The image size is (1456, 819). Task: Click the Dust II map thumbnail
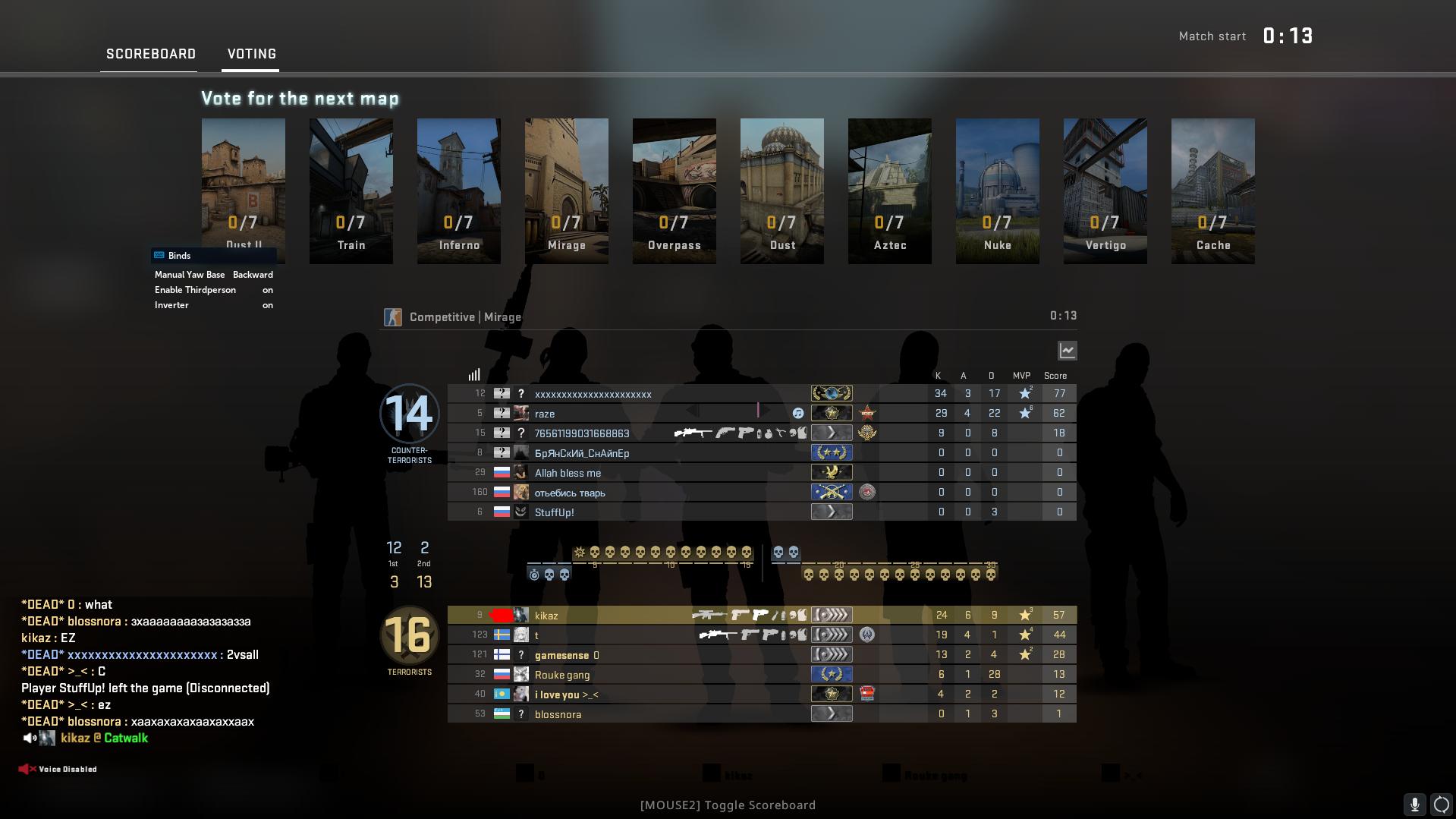point(243,190)
